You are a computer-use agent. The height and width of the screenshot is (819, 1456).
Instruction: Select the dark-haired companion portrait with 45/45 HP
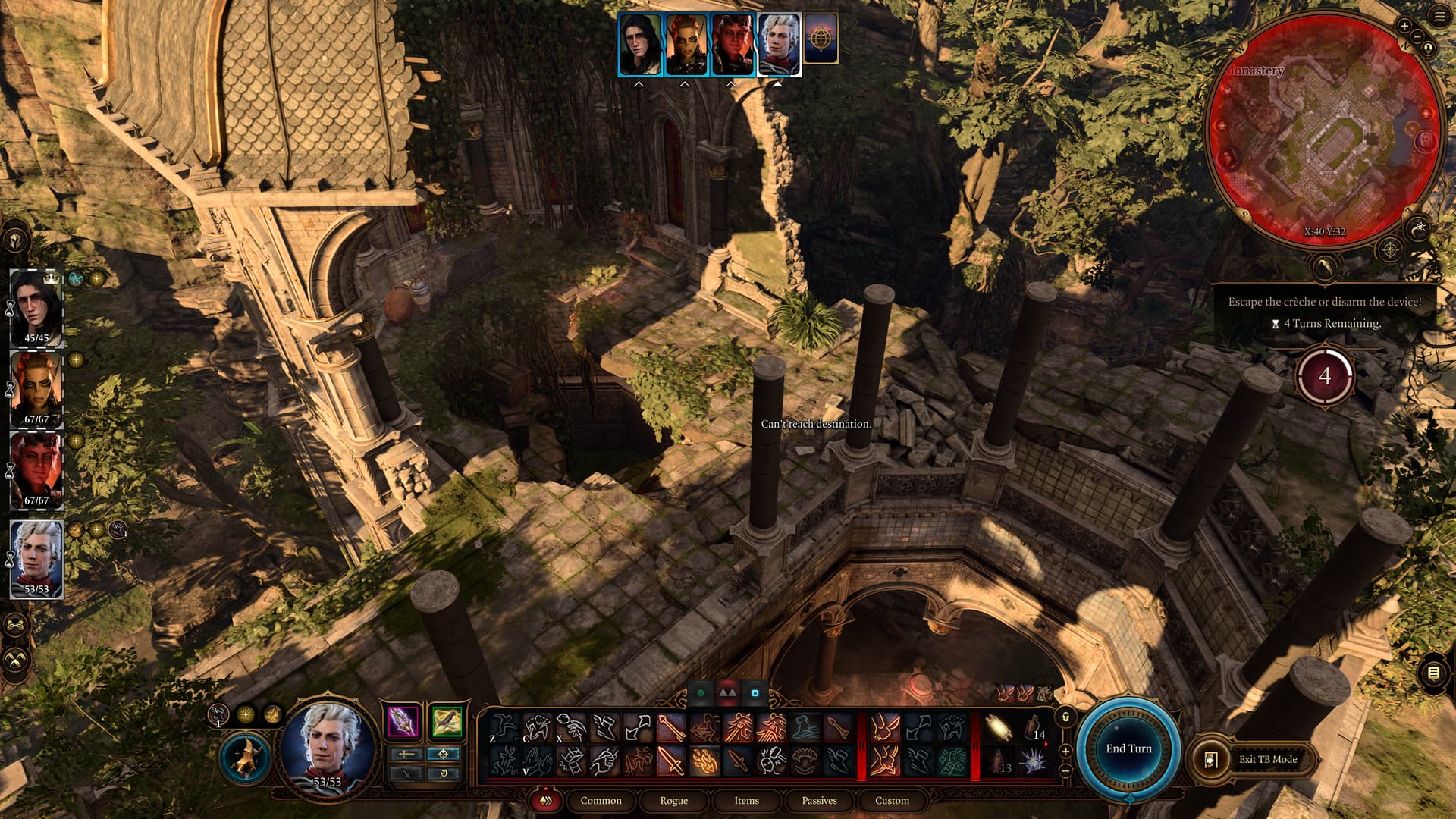[x=36, y=309]
